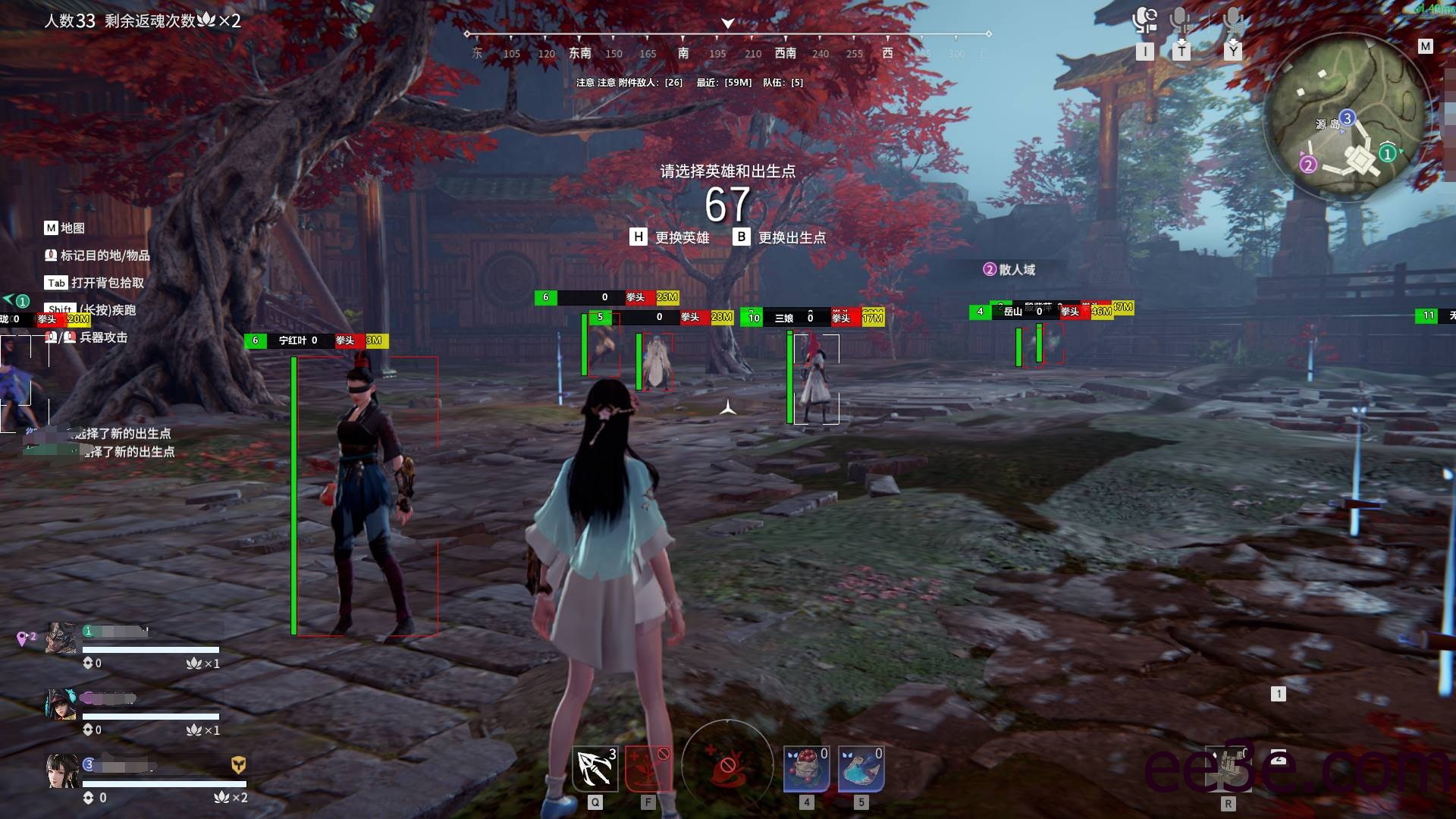Click the 更换英雄 change hero button
The height and width of the screenshot is (819, 1456).
coord(682,237)
